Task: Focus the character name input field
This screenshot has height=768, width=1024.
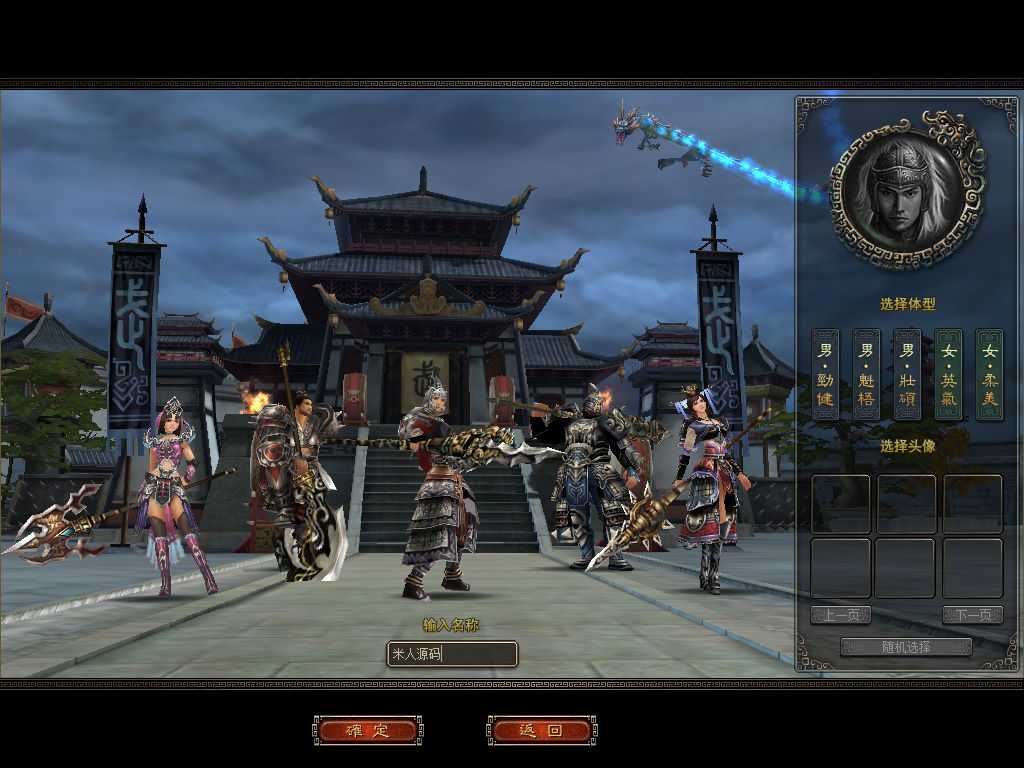Action: (452, 654)
